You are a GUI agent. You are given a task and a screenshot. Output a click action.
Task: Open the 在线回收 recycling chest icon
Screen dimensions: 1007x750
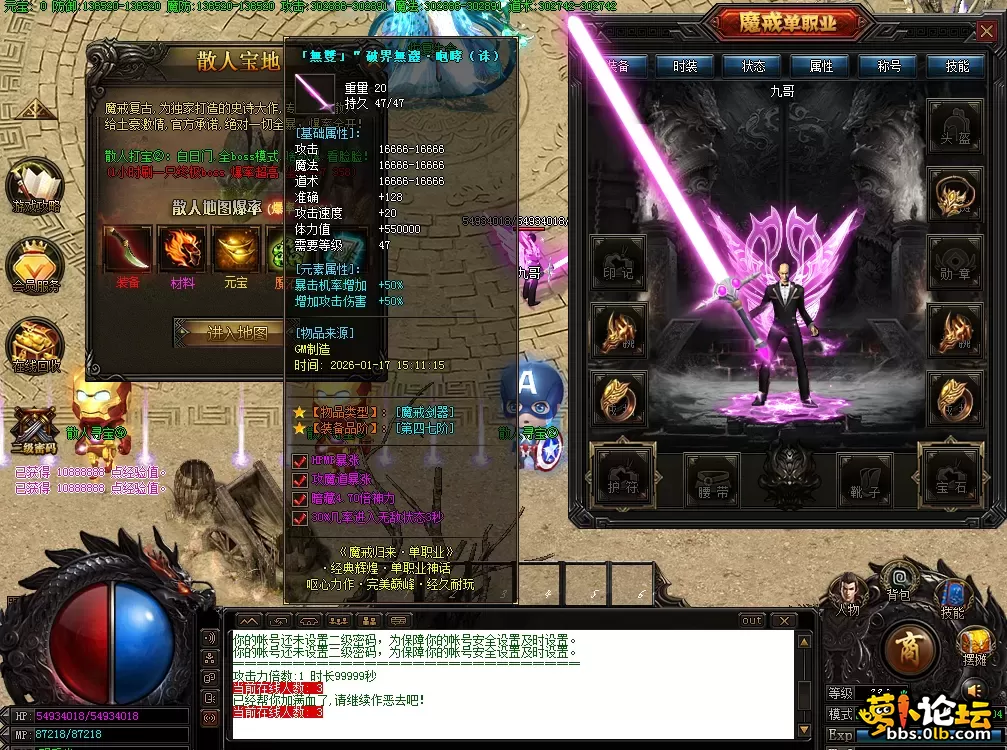coord(35,345)
